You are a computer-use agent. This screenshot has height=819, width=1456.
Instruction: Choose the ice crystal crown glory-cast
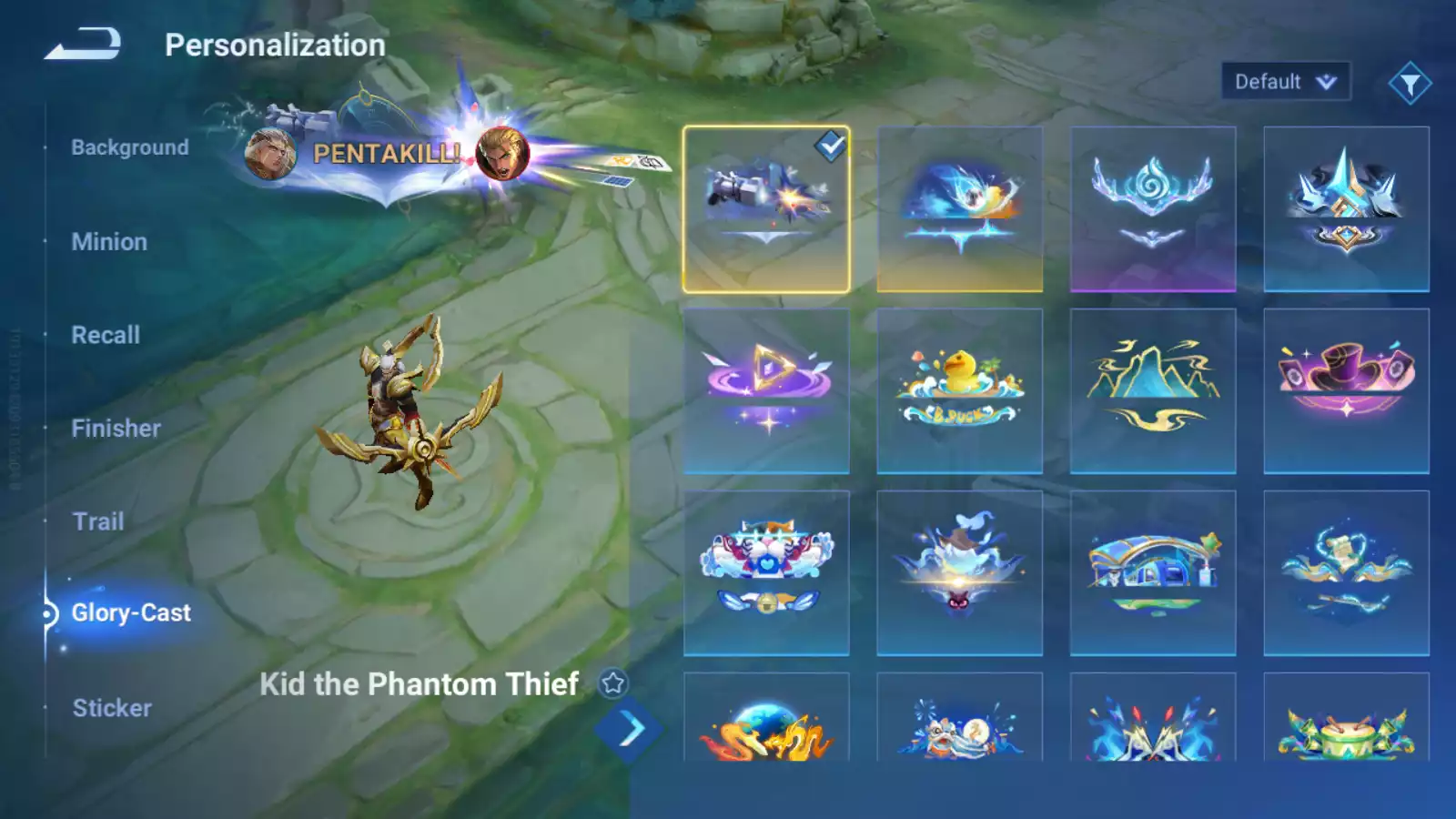coord(1346,209)
